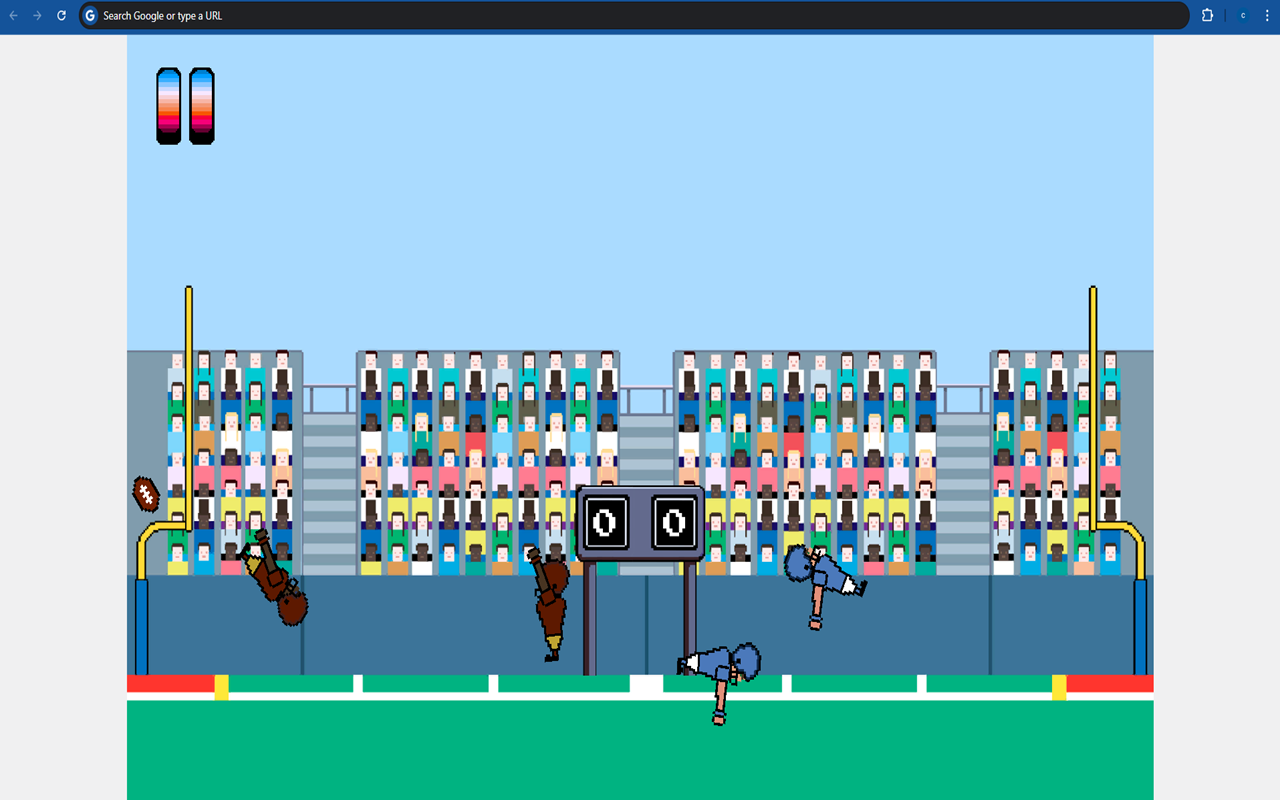
Task: Click the left yellow goalpost
Action: pos(187,400)
